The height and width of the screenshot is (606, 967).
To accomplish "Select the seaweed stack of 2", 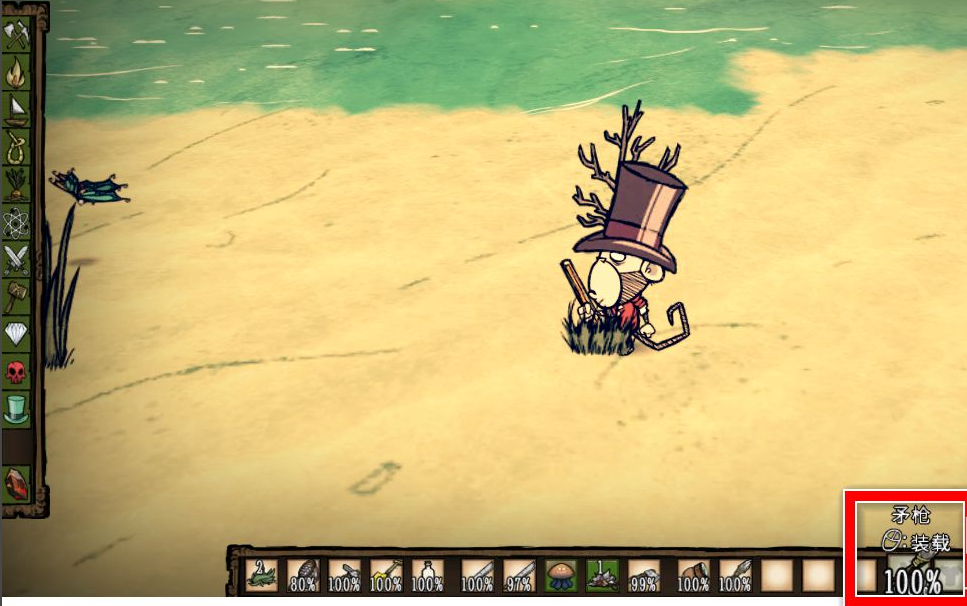I will point(261,575).
